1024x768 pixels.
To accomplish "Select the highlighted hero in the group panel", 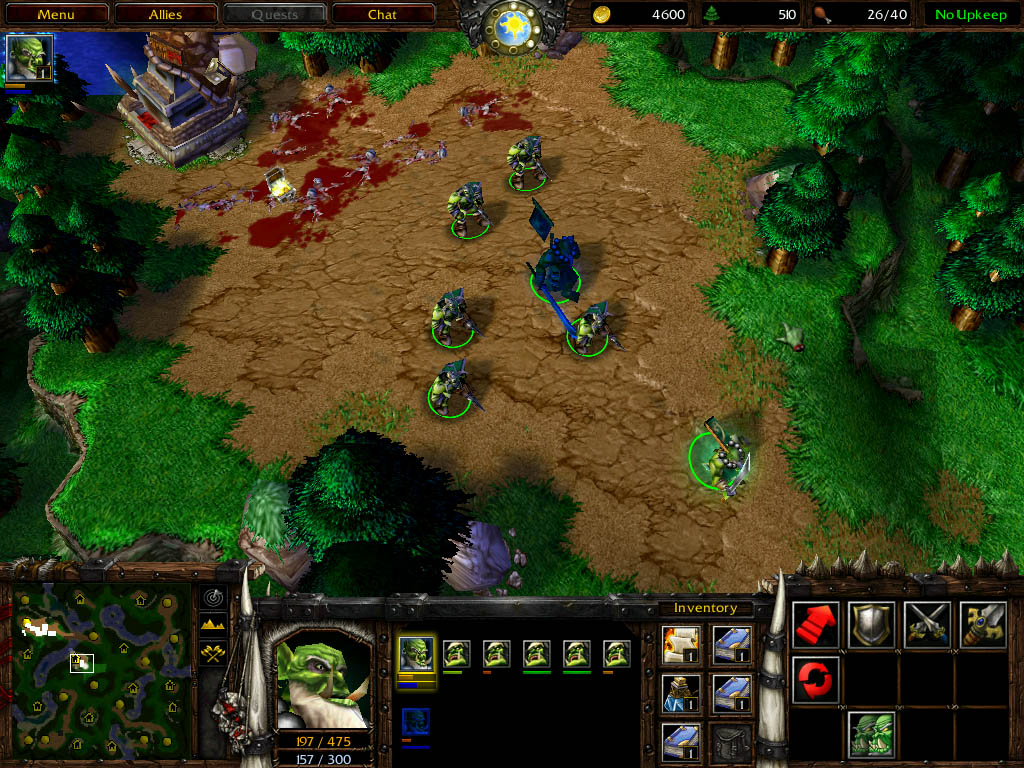I will click(417, 655).
